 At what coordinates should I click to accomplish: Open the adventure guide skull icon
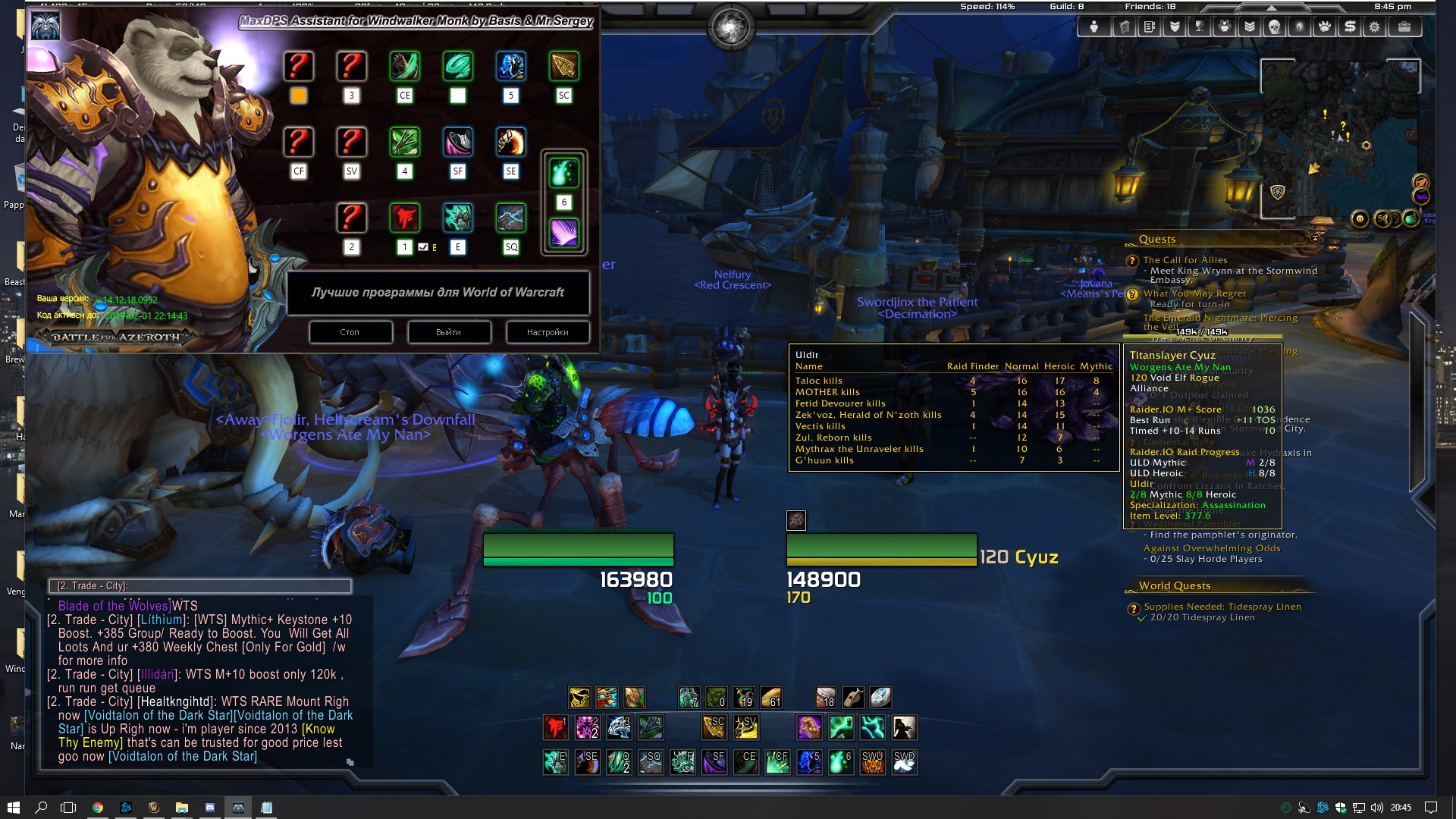pyautogui.click(x=1274, y=27)
